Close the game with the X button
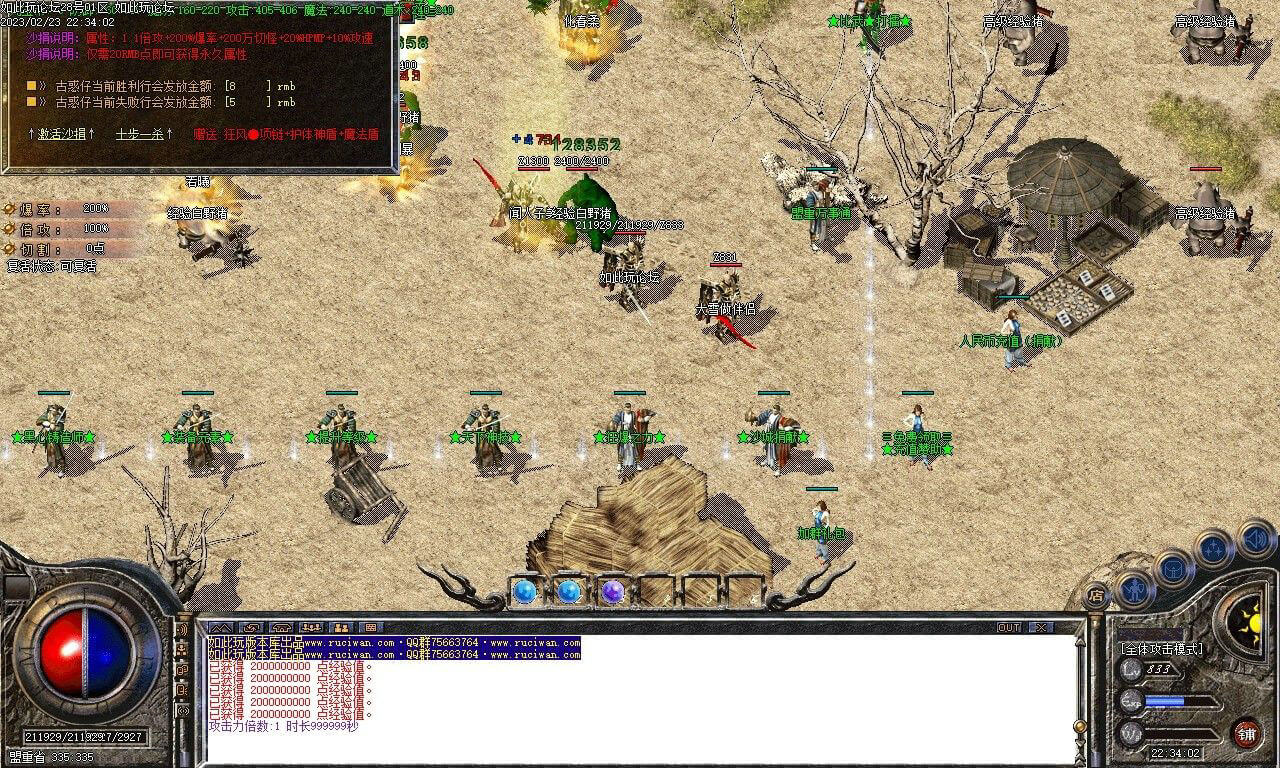The image size is (1280, 768). 1042,627
